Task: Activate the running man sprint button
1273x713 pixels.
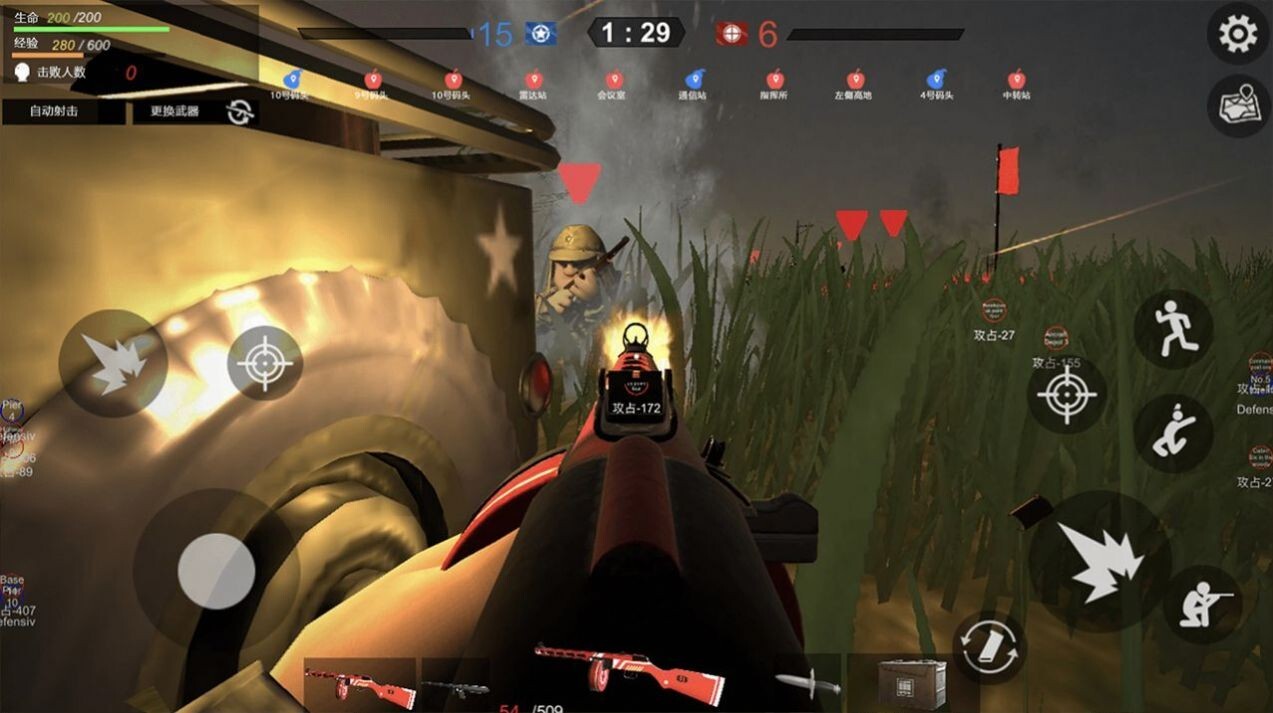Action: click(x=1173, y=329)
